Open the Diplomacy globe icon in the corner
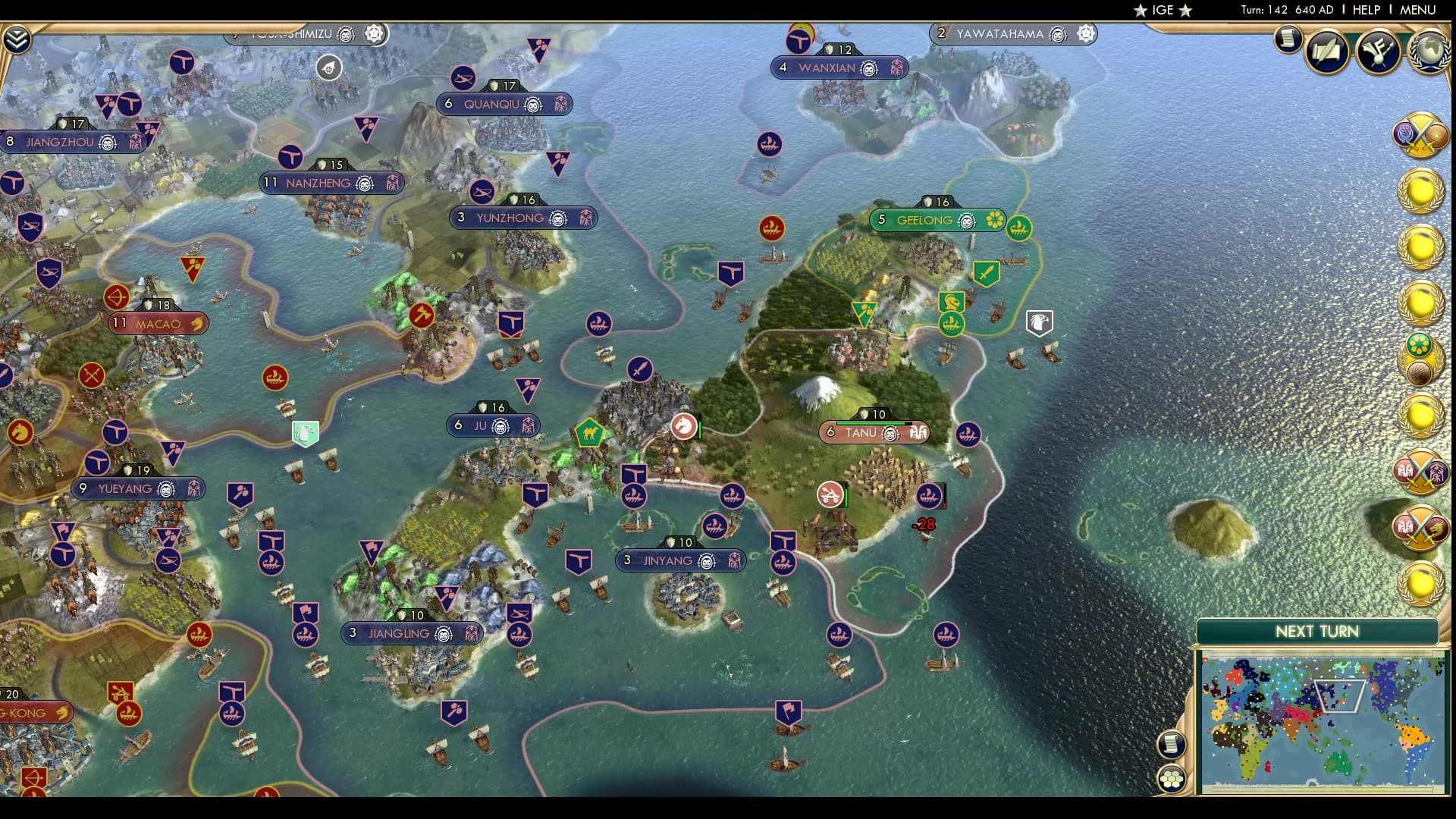The height and width of the screenshot is (819, 1456). pyautogui.click(x=1429, y=52)
